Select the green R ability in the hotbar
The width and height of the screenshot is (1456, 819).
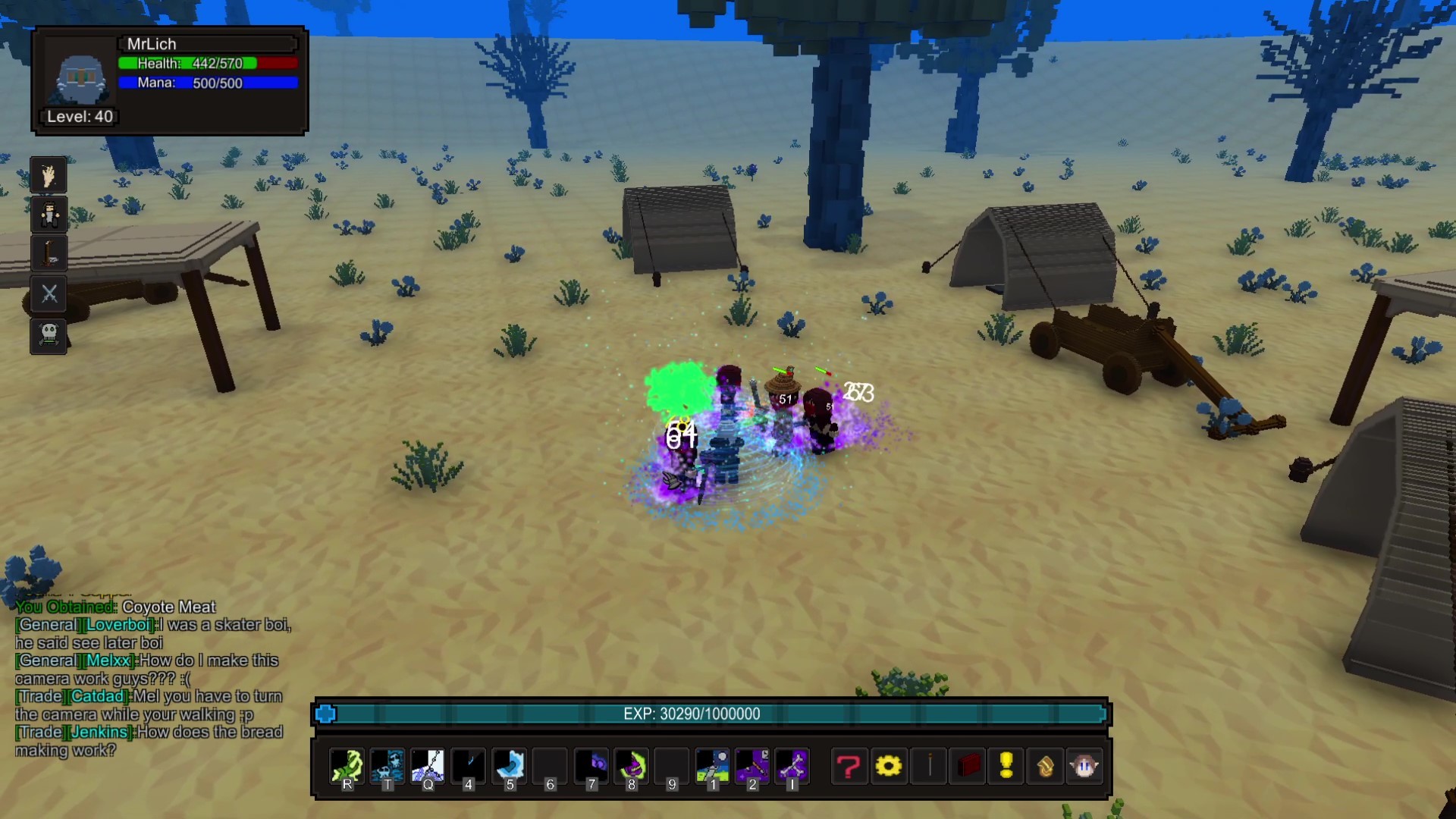point(347,766)
